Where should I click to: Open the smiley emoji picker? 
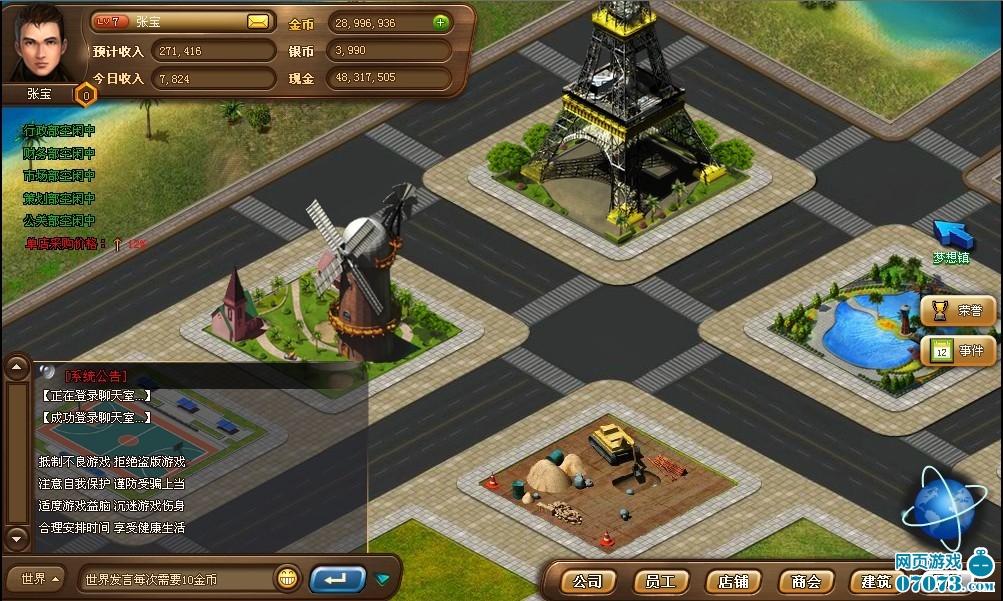pos(288,578)
